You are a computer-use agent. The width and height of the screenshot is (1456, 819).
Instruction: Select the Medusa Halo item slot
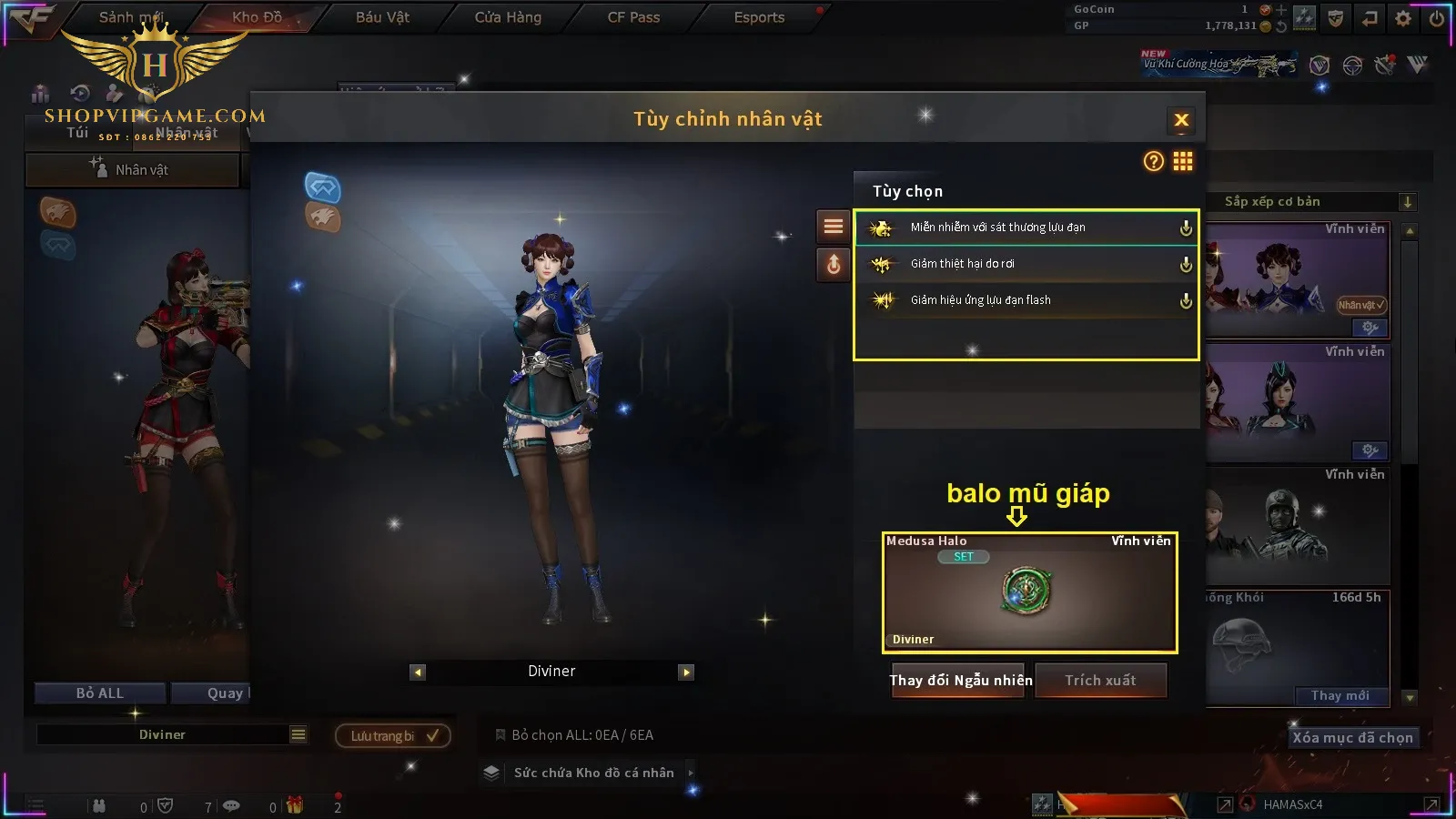point(1029,592)
